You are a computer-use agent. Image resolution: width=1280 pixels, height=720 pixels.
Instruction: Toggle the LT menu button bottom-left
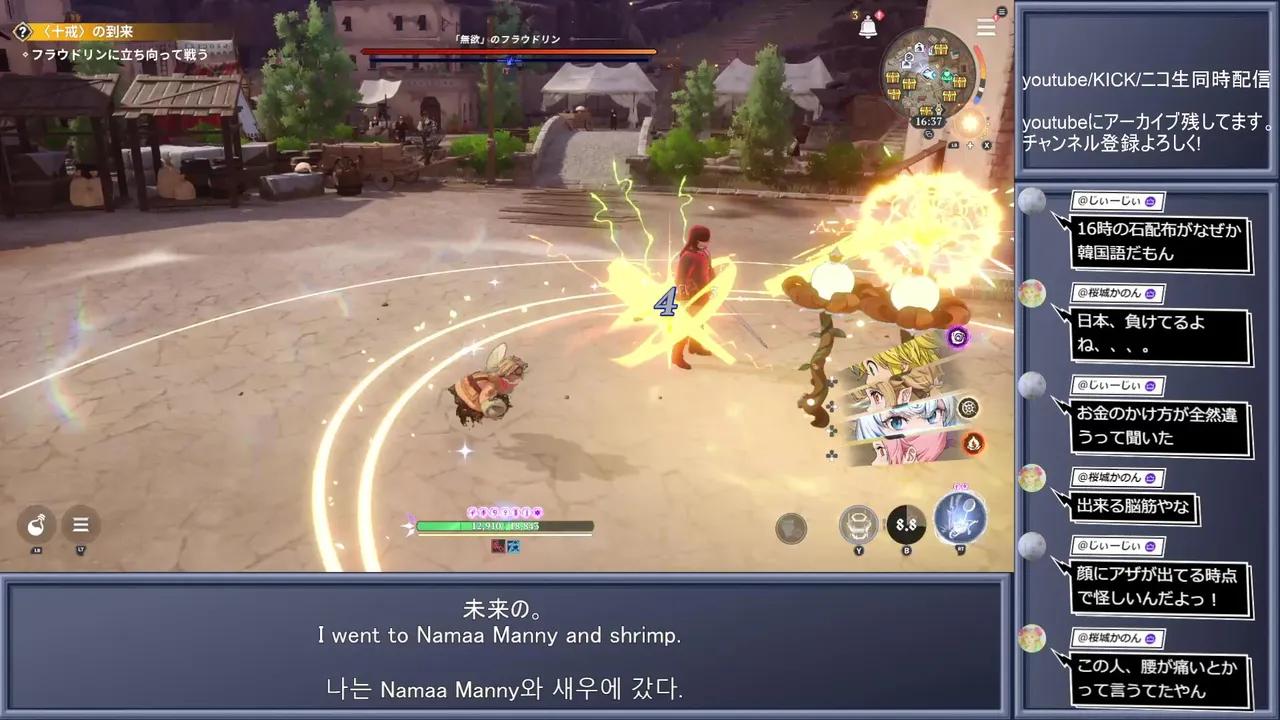(x=80, y=524)
